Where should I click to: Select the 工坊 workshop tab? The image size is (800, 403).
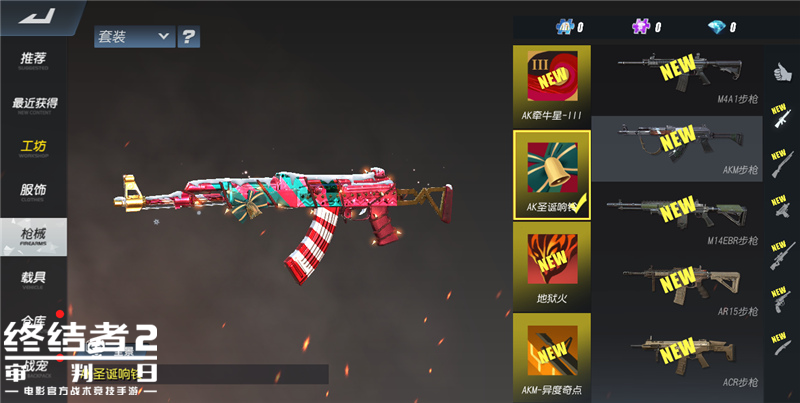pos(34,148)
